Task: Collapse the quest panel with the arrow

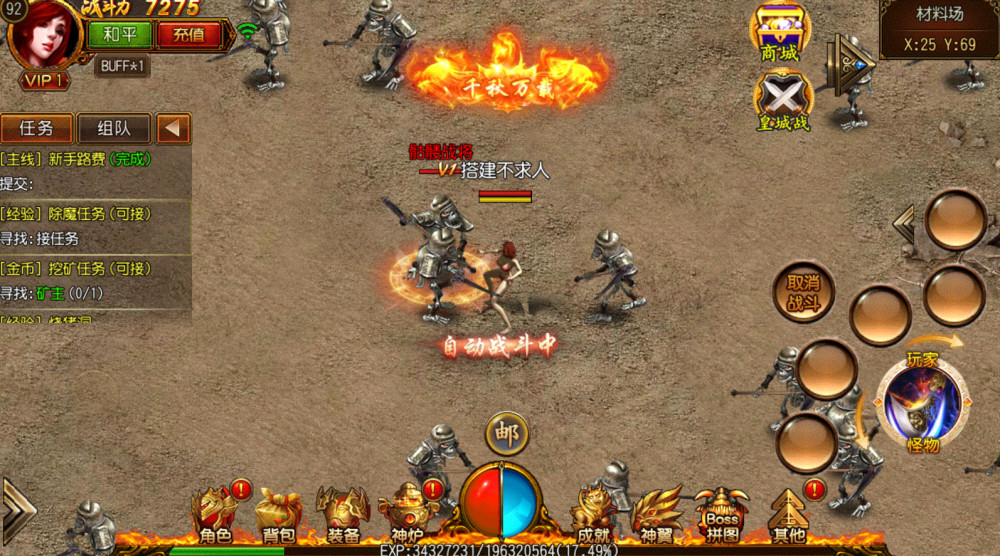Action: click(x=174, y=128)
